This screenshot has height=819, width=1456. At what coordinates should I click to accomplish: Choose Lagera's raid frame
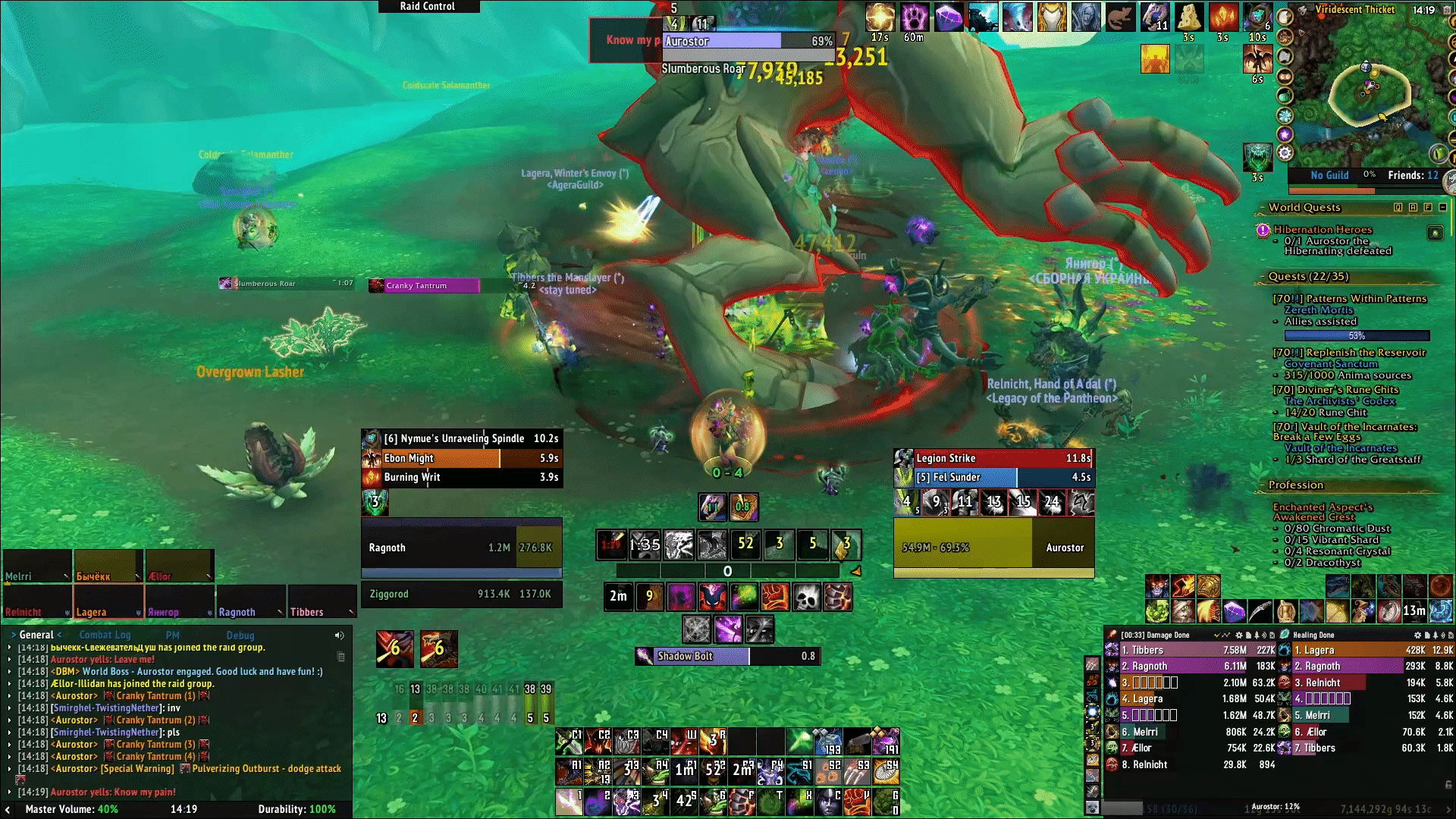[107, 603]
